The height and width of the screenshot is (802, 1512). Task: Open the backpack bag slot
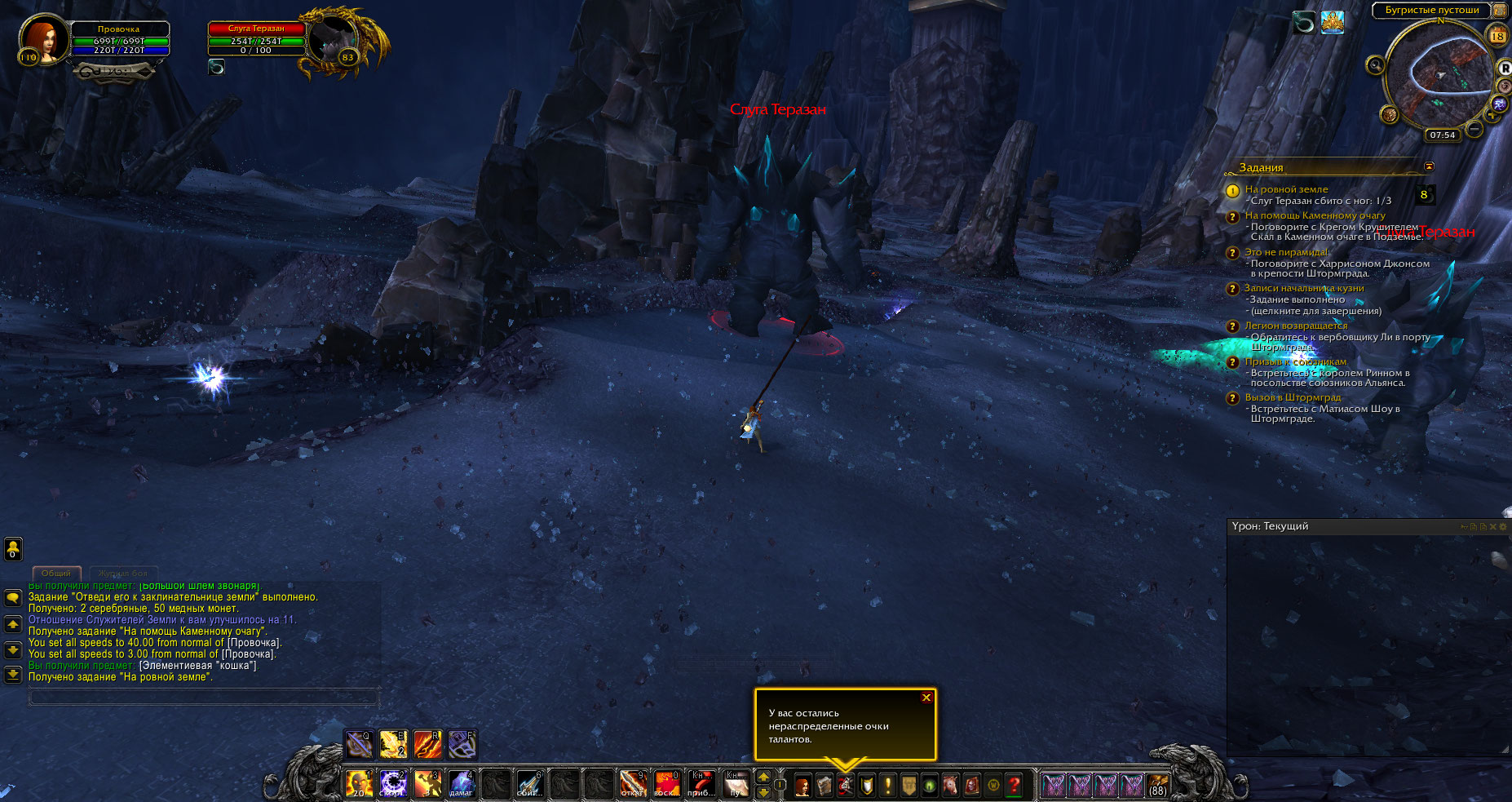[1157, 785]
